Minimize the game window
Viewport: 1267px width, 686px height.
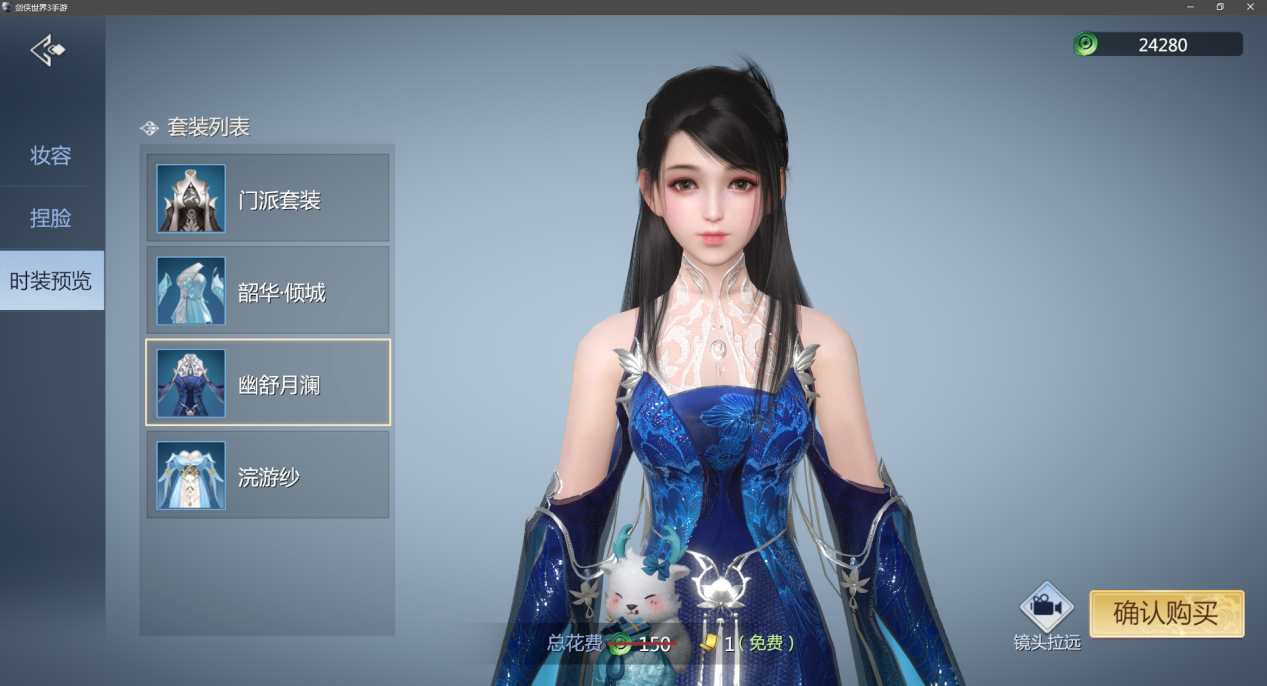(1189, 7)
